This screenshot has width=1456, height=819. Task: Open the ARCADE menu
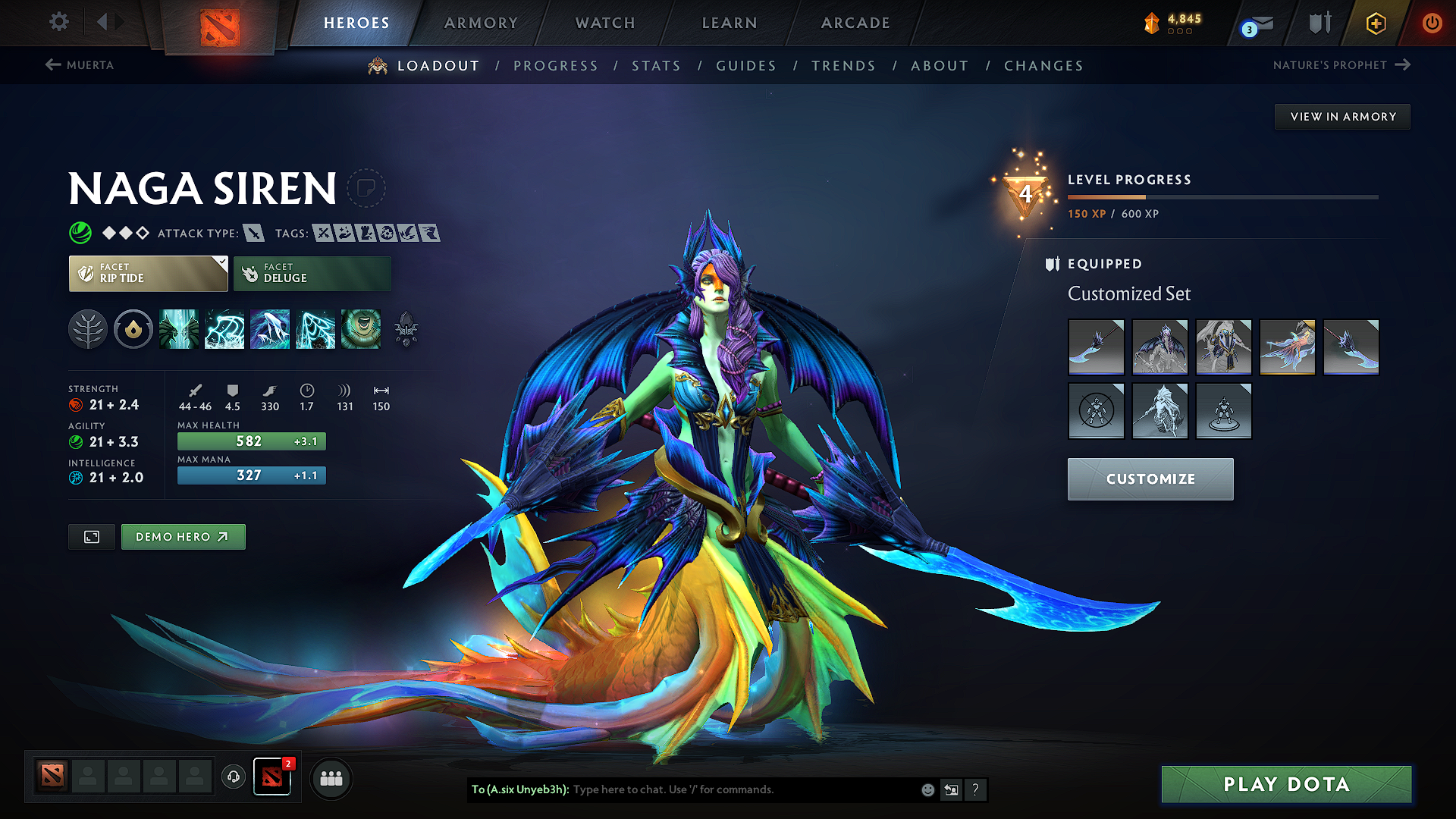(x=855, y=23)
